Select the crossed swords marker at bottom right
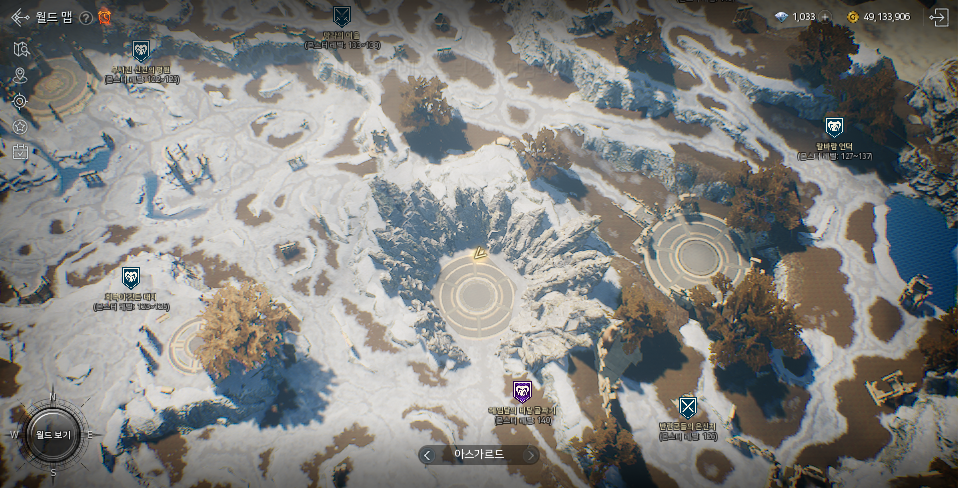Viewport: 958px width, 488px height. (x=687, y=407)
